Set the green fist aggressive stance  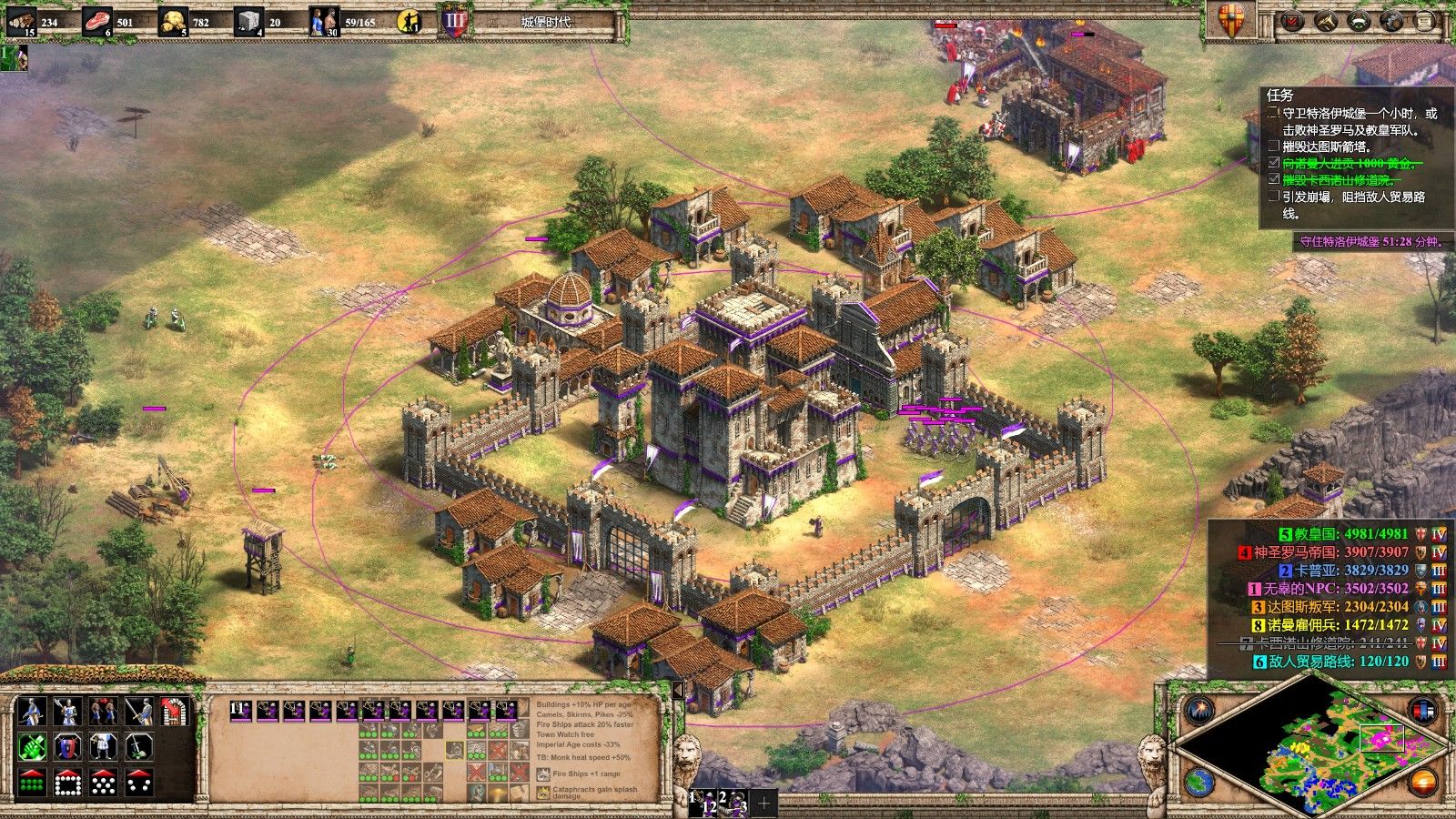tap(31, 747)
